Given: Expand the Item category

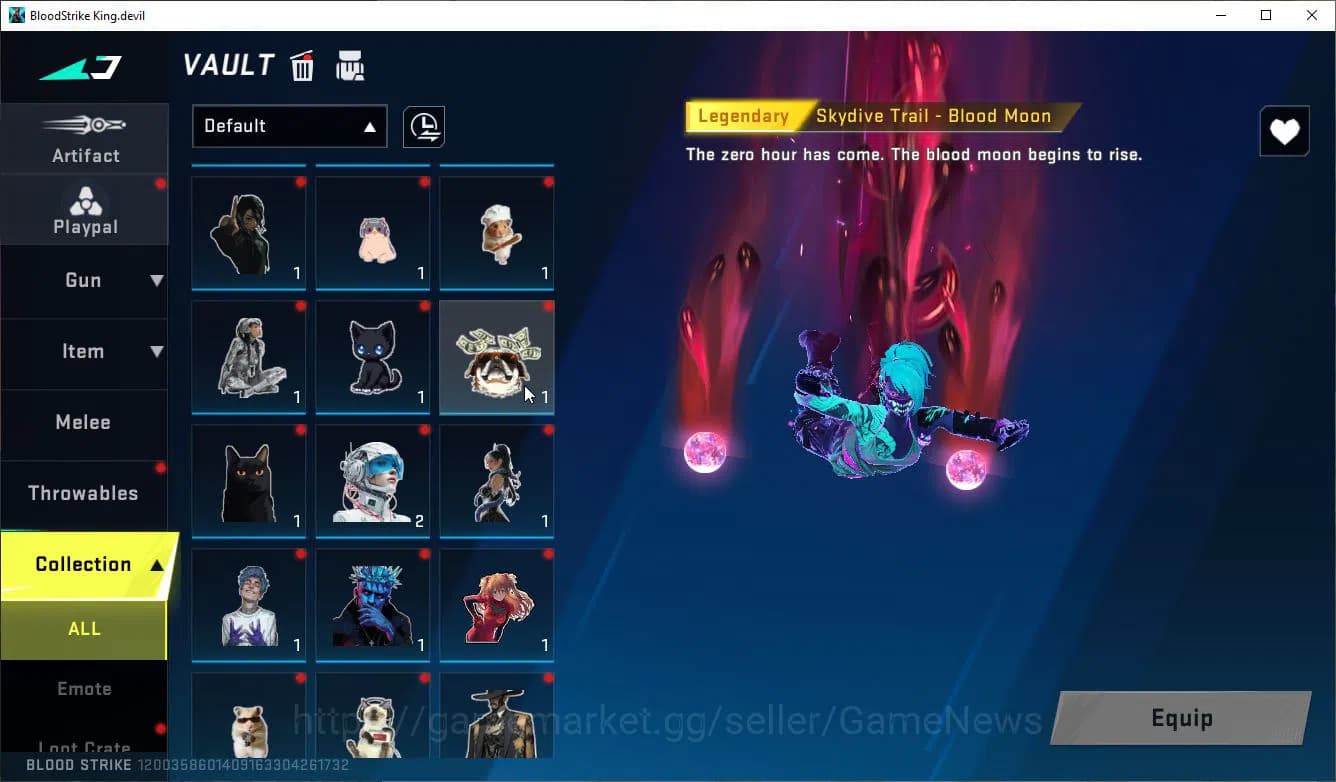Looking at the screenshot, I should coord(84,351).
